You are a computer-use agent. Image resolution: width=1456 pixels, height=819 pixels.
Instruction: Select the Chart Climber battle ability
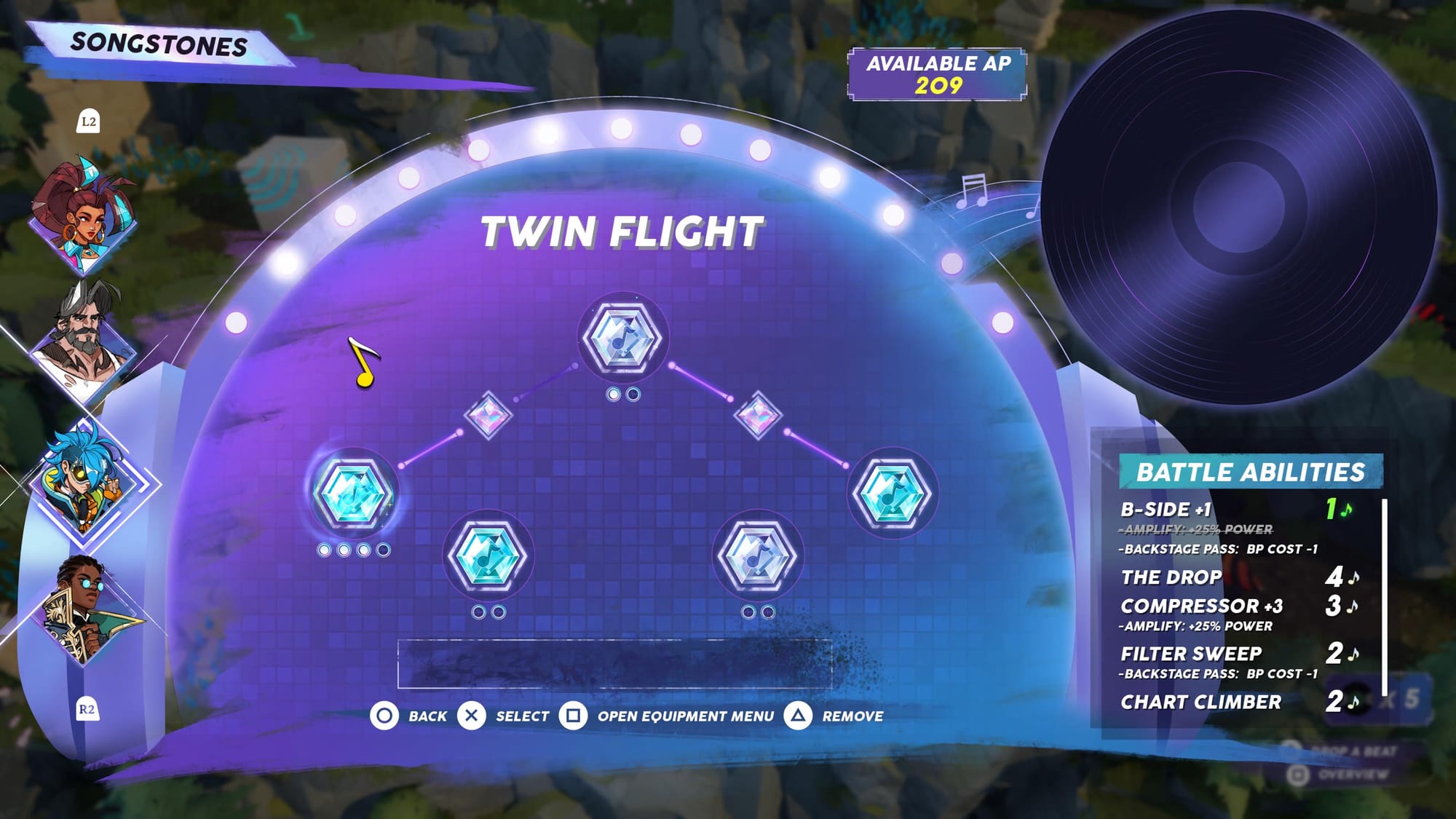point(1201,702)
